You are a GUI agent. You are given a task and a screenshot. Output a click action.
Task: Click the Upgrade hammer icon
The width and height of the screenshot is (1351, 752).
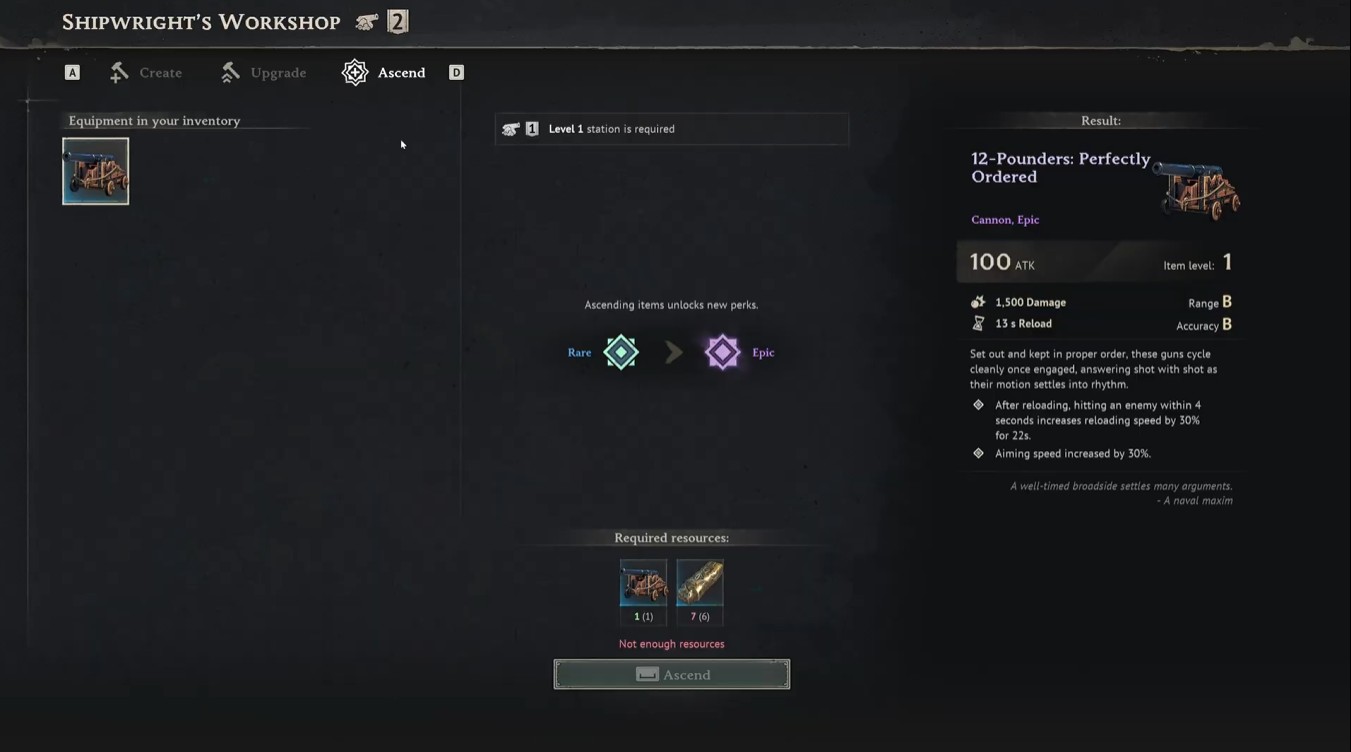tap(231, 71)
